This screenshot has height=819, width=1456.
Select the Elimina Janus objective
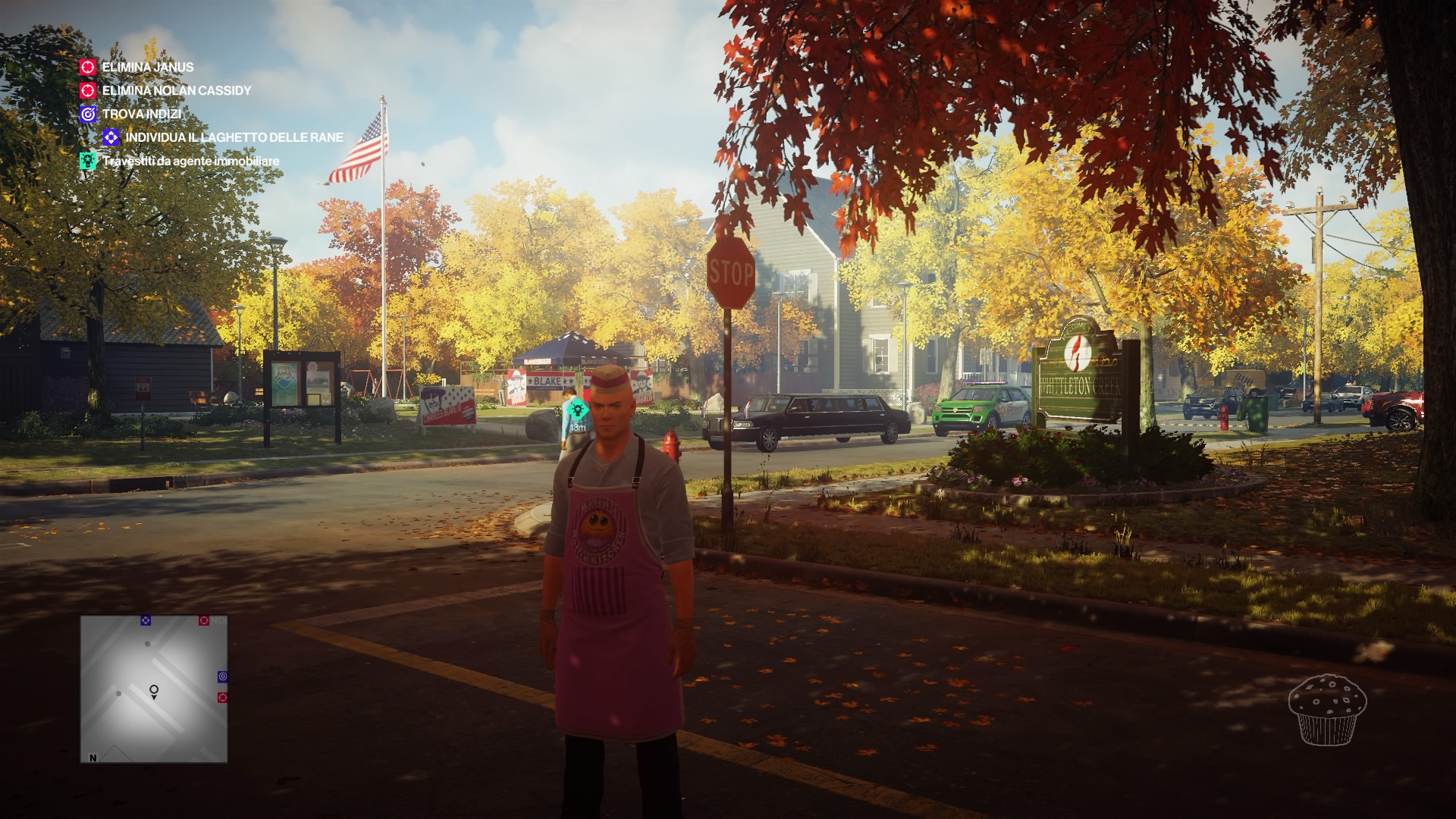(x=147, y=67)
